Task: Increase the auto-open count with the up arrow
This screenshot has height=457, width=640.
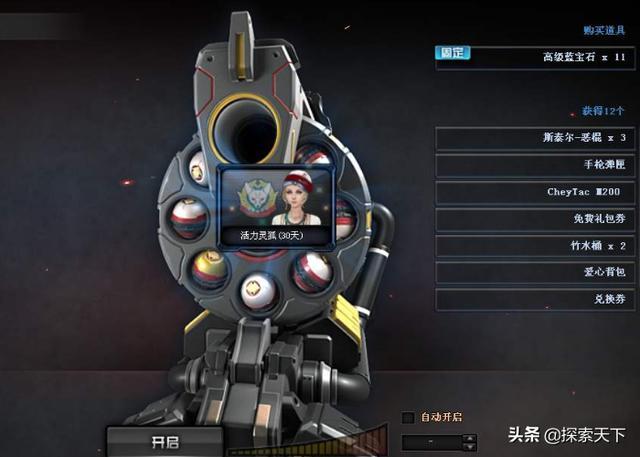Action: [470, 437]
